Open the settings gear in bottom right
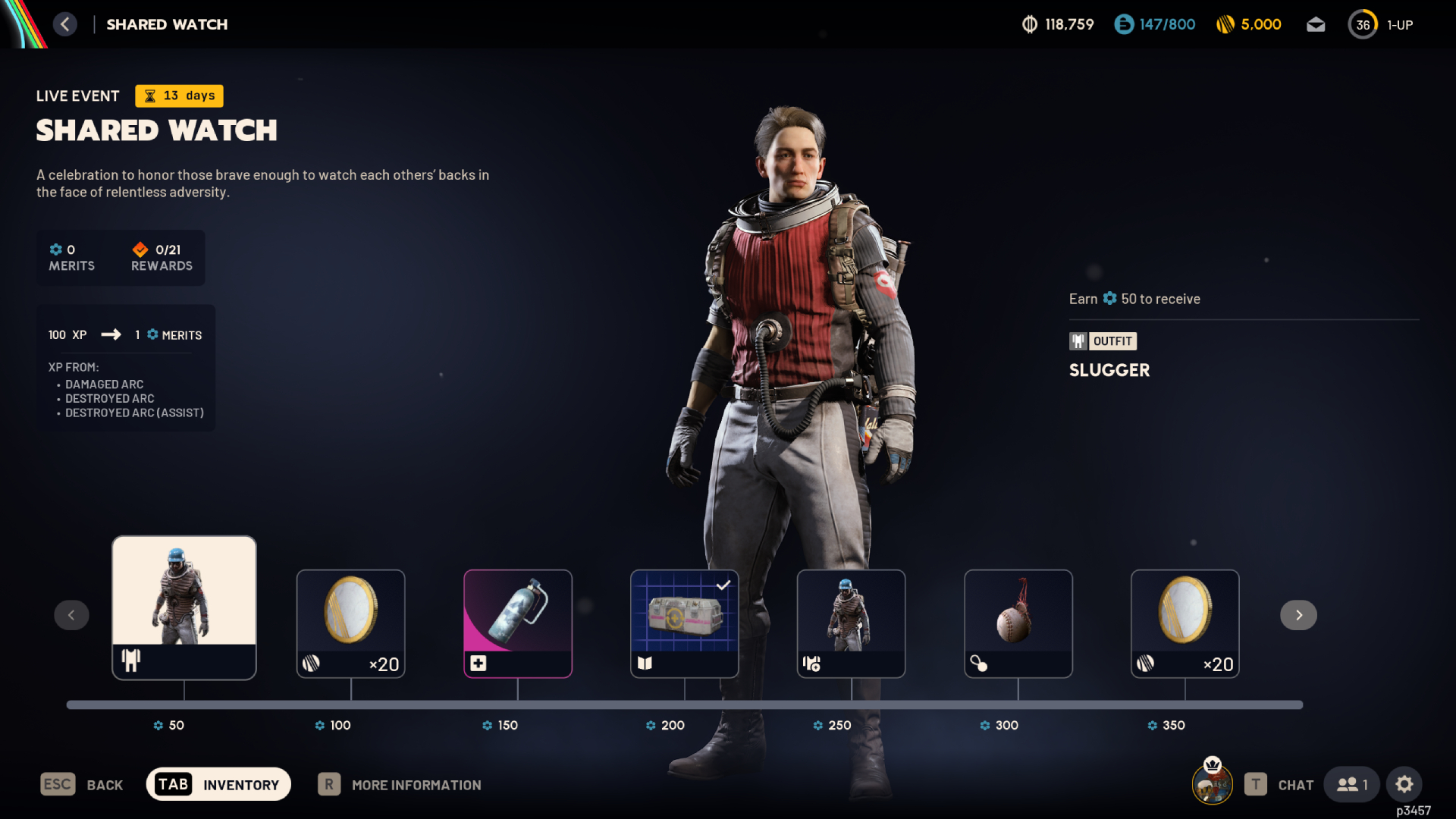The image size is (1456, 819). tap(1405, 784)
